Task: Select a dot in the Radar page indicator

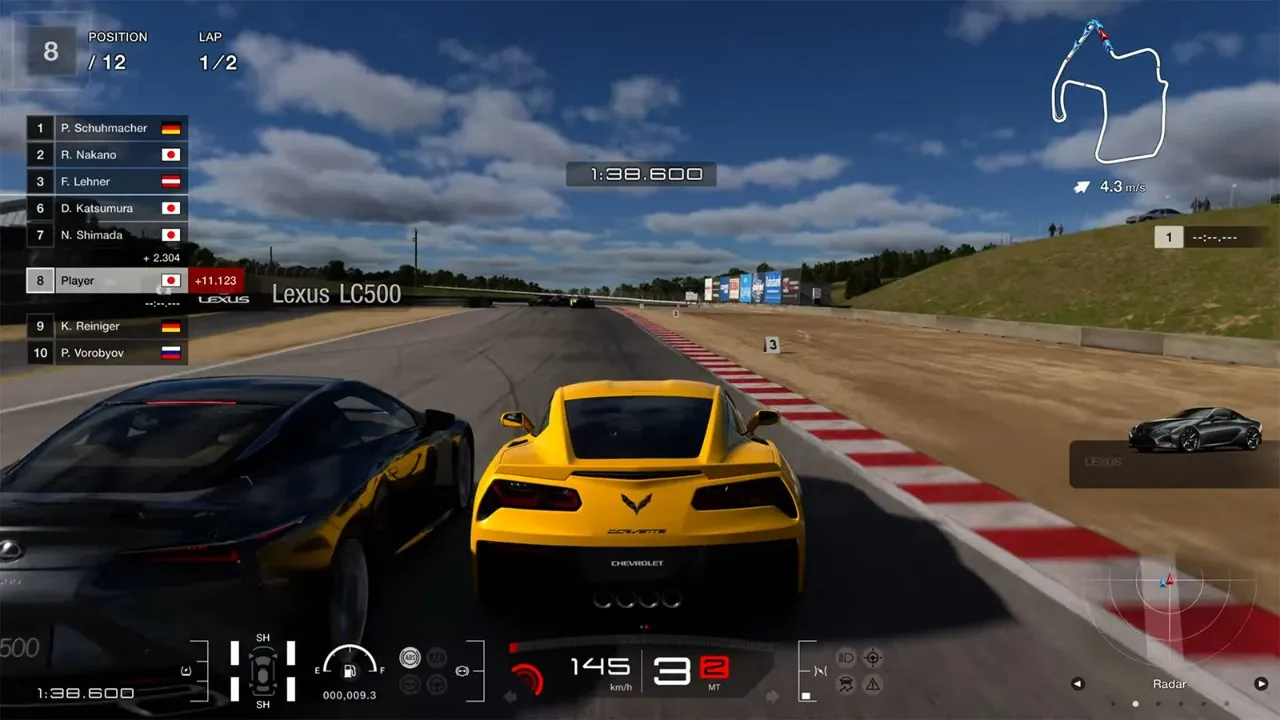Action: click(x=1135, y=704)
